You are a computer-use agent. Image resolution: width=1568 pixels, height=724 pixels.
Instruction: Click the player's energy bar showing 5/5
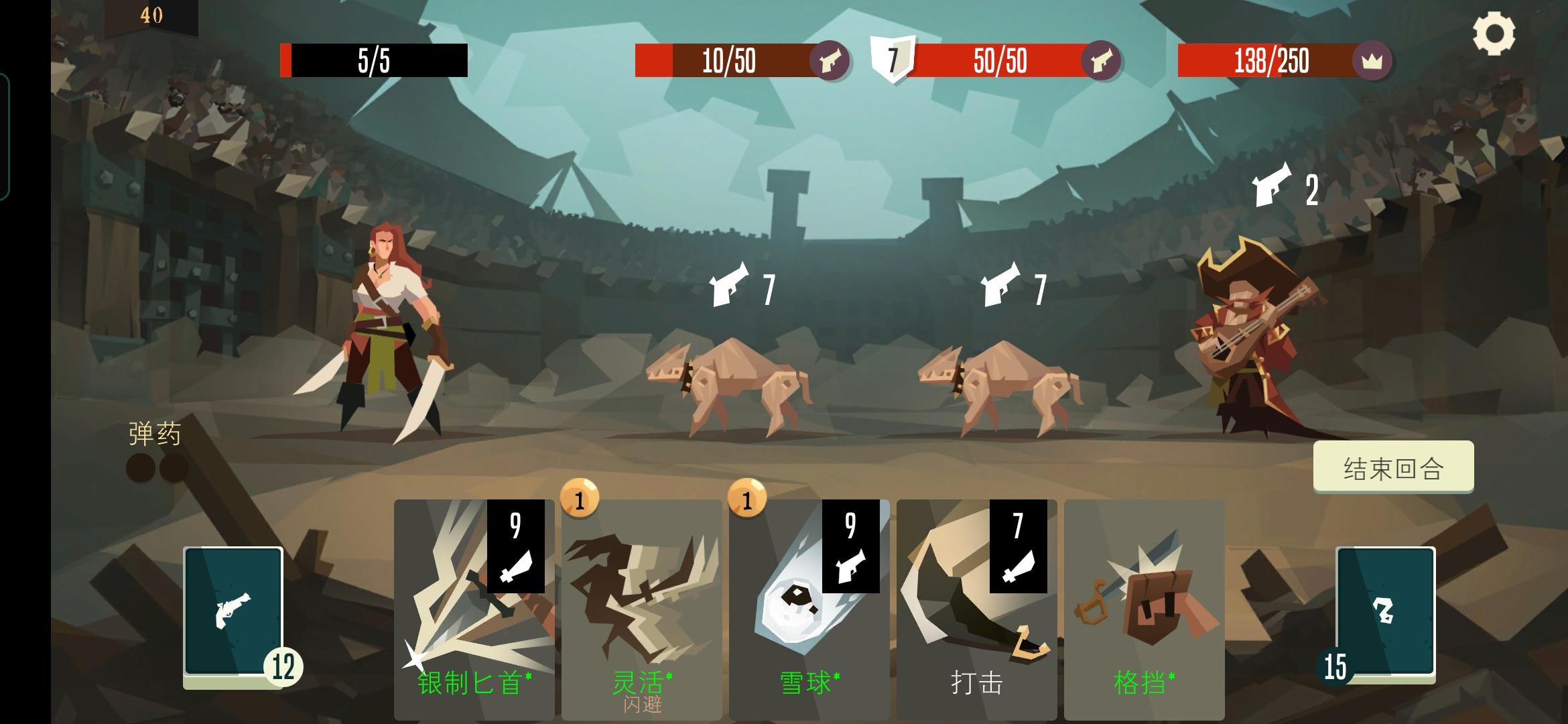coord(373,58)
